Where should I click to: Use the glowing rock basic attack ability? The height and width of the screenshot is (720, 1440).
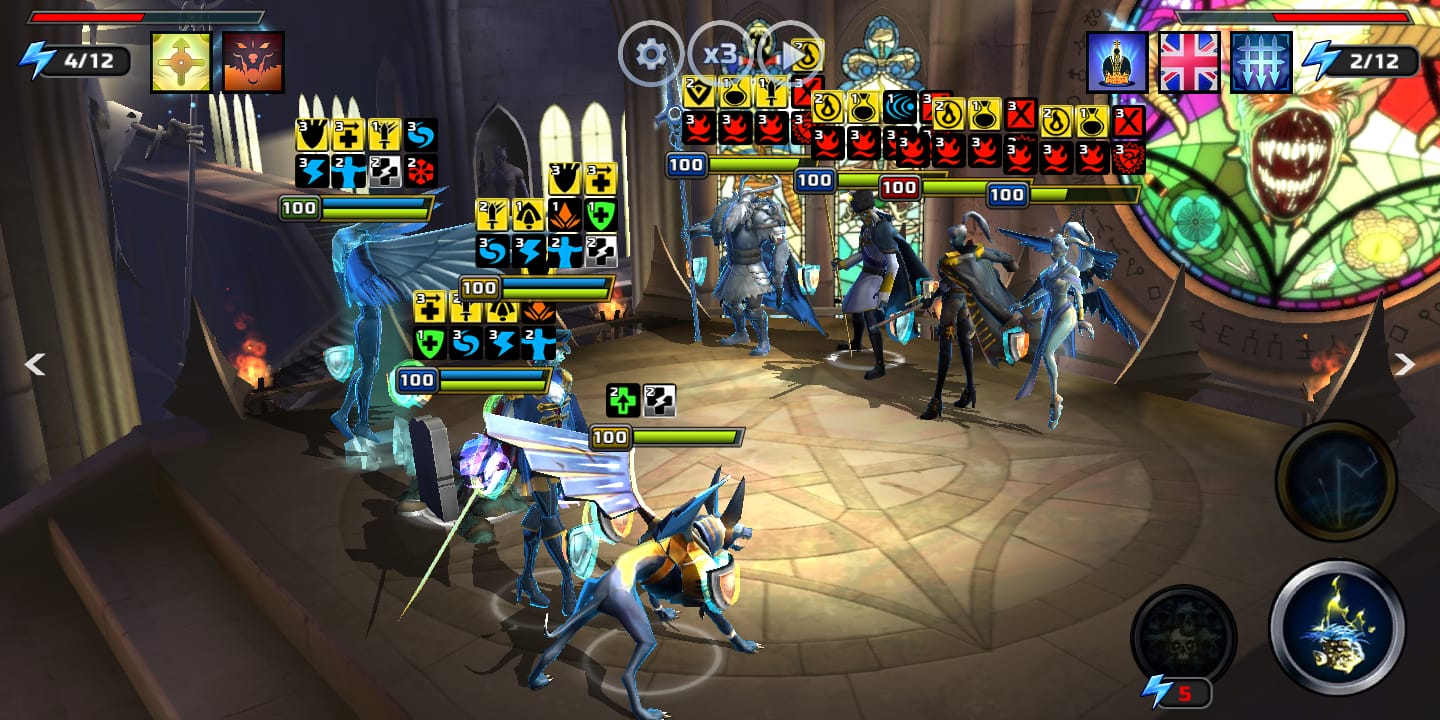pyautogui.click(x=1337, y=627)
